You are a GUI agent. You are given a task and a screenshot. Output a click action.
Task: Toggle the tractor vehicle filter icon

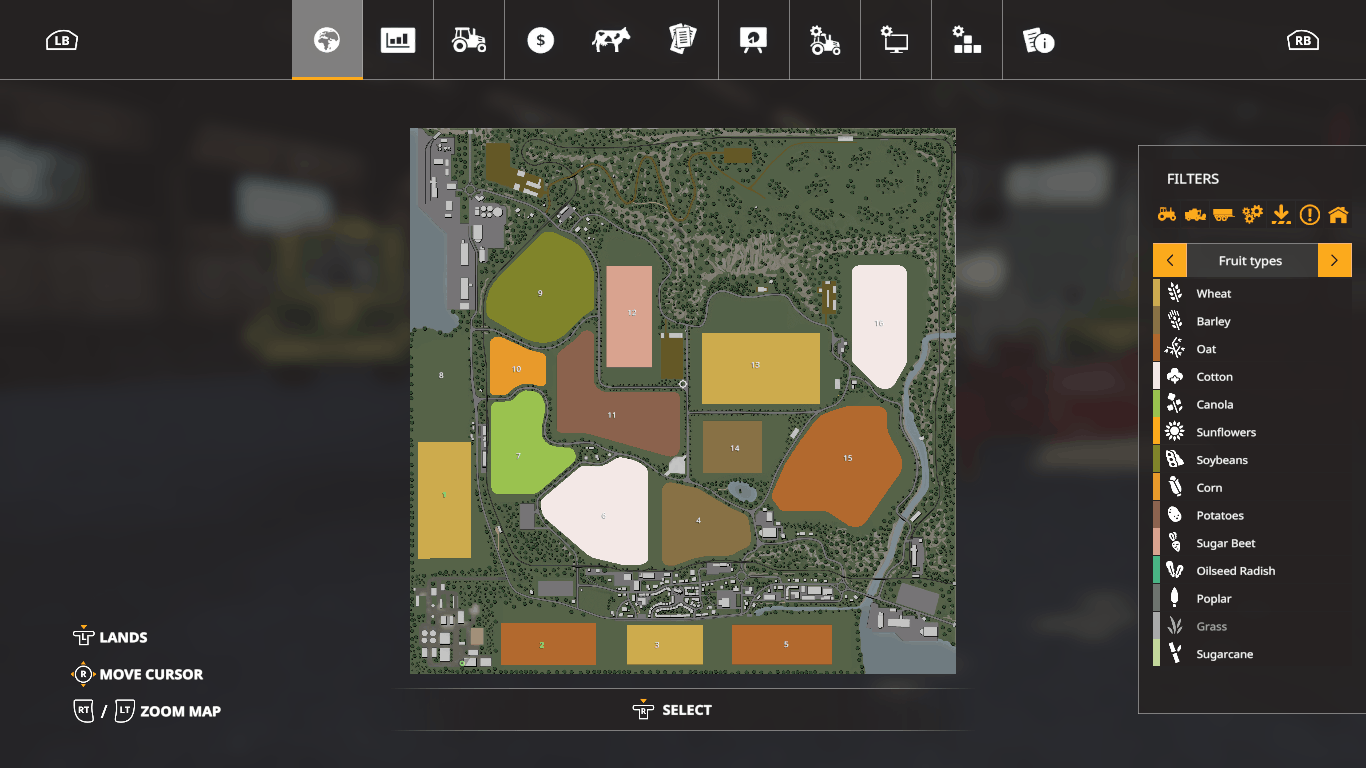[x=1167, y=214]
